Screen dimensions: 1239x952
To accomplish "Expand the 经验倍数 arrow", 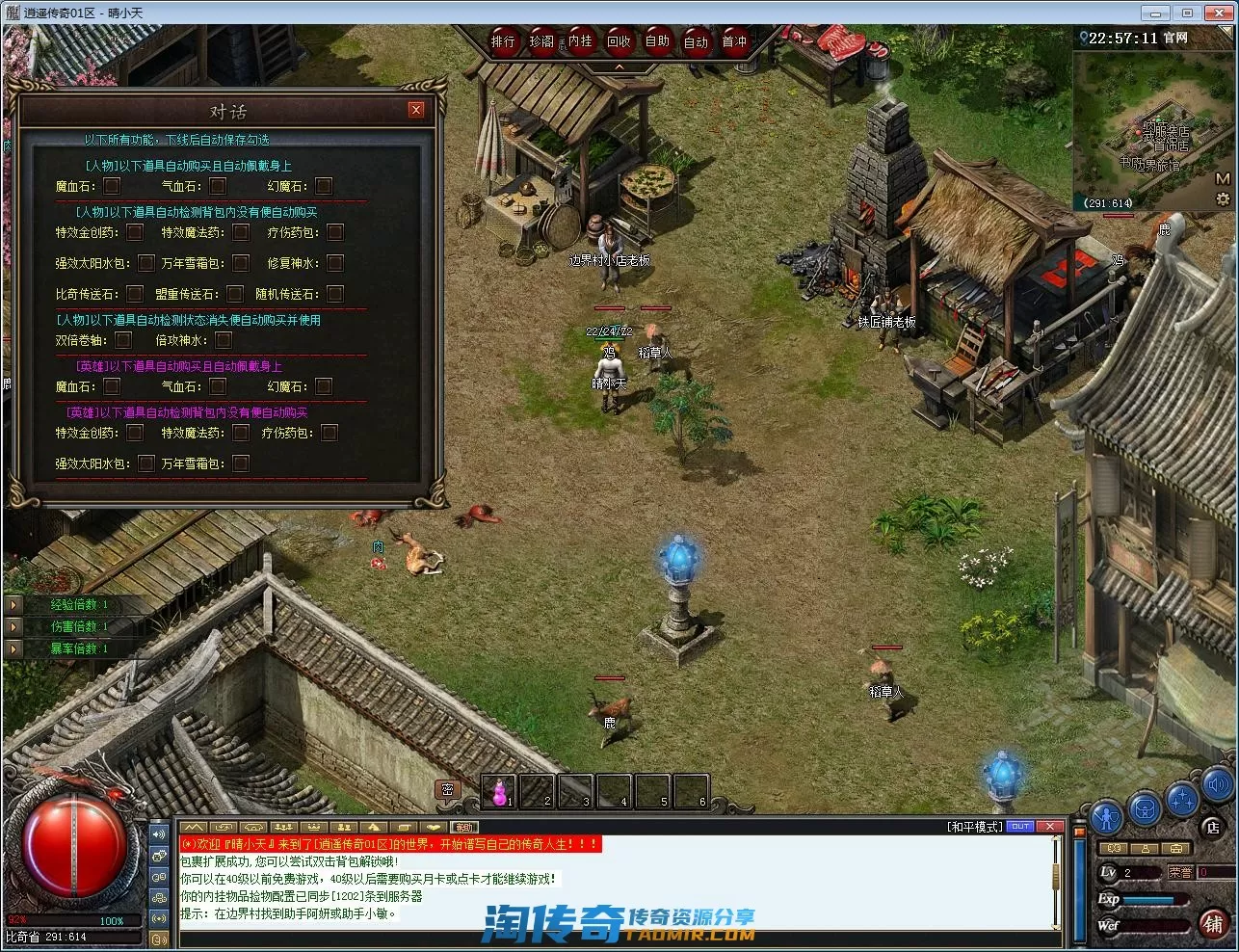I will [13, 605].
